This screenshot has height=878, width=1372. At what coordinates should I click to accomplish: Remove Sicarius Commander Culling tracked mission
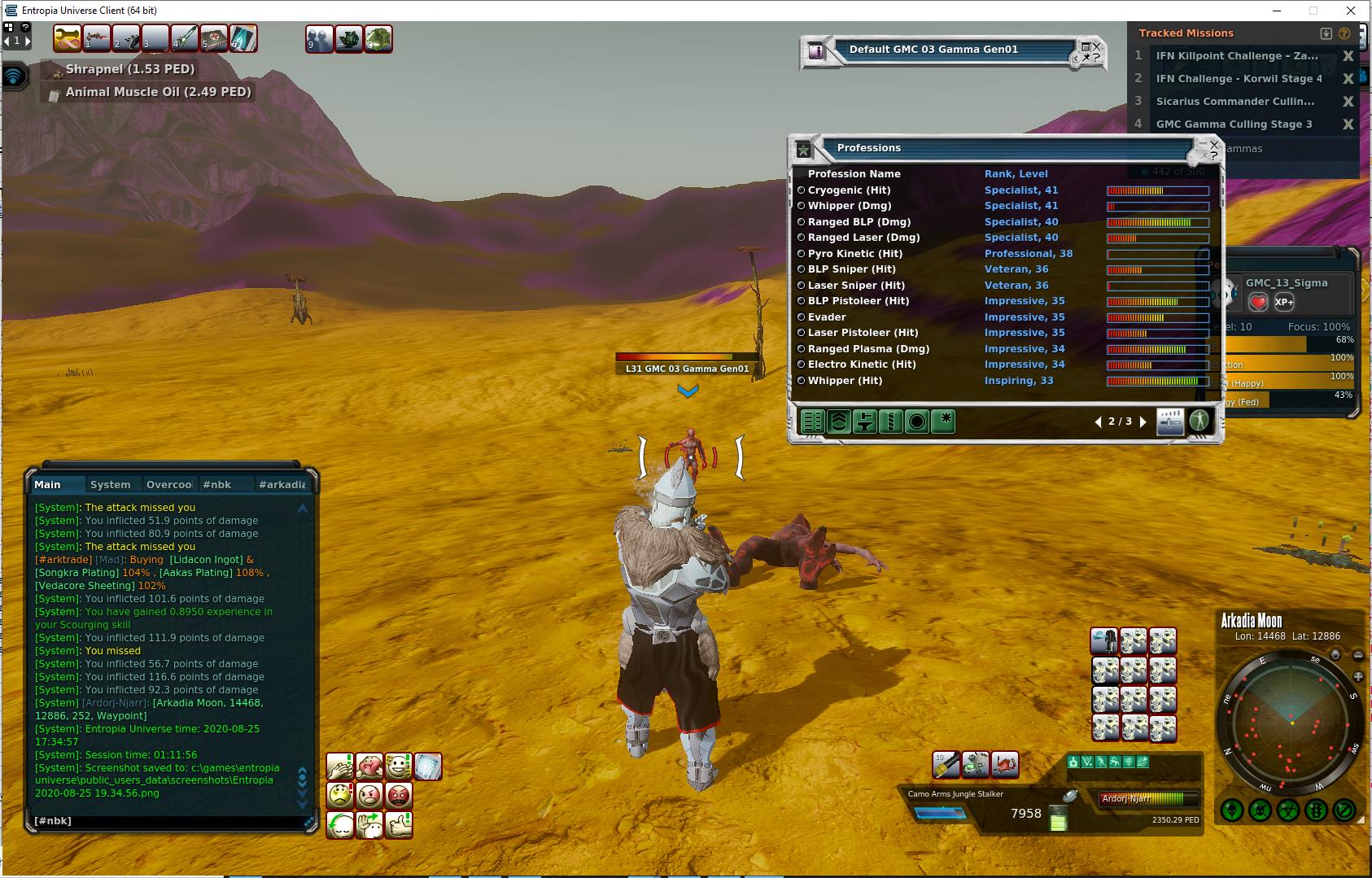click(x=1348, y=102)
